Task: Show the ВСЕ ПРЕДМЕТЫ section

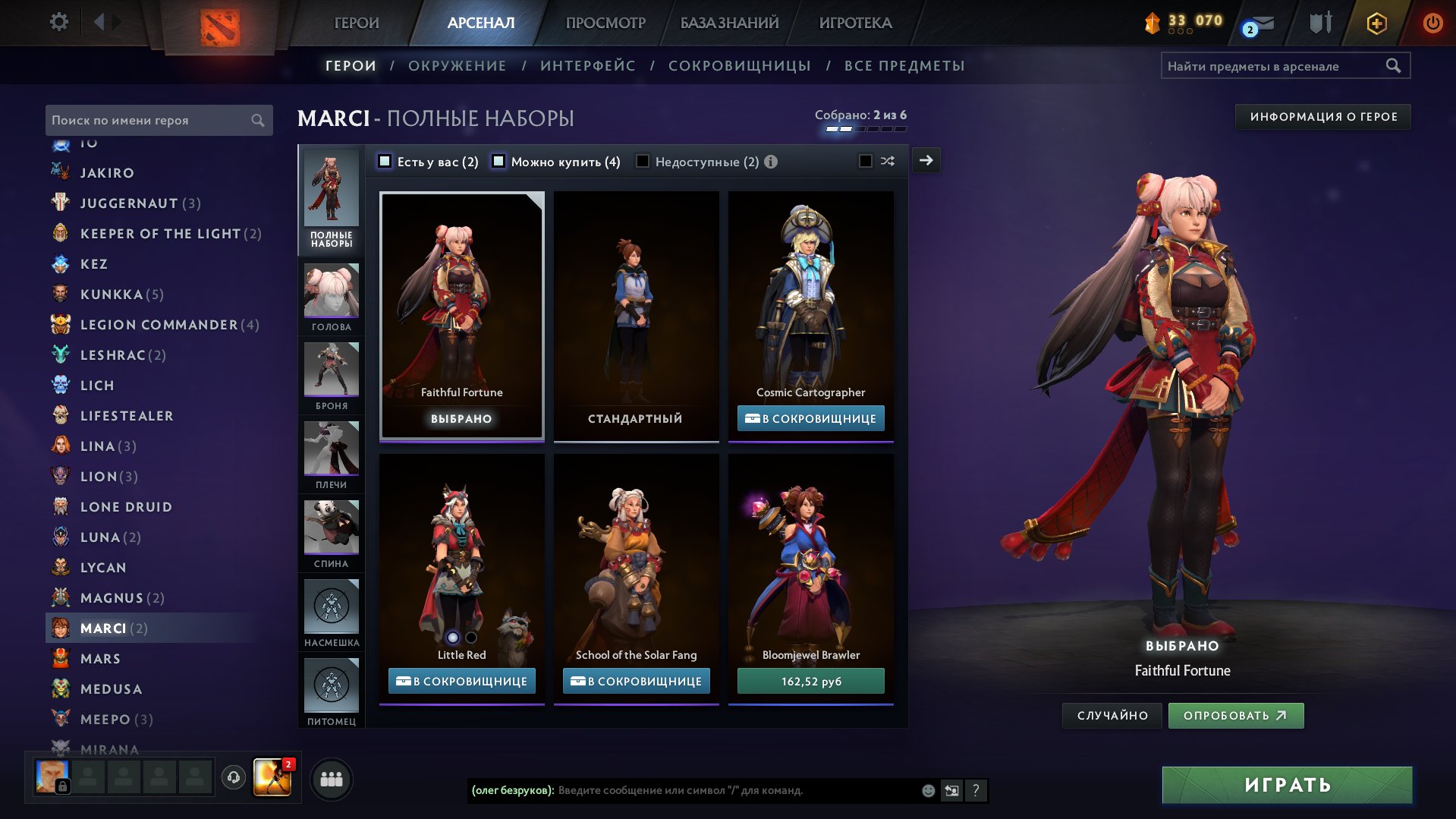Action: 904,66
